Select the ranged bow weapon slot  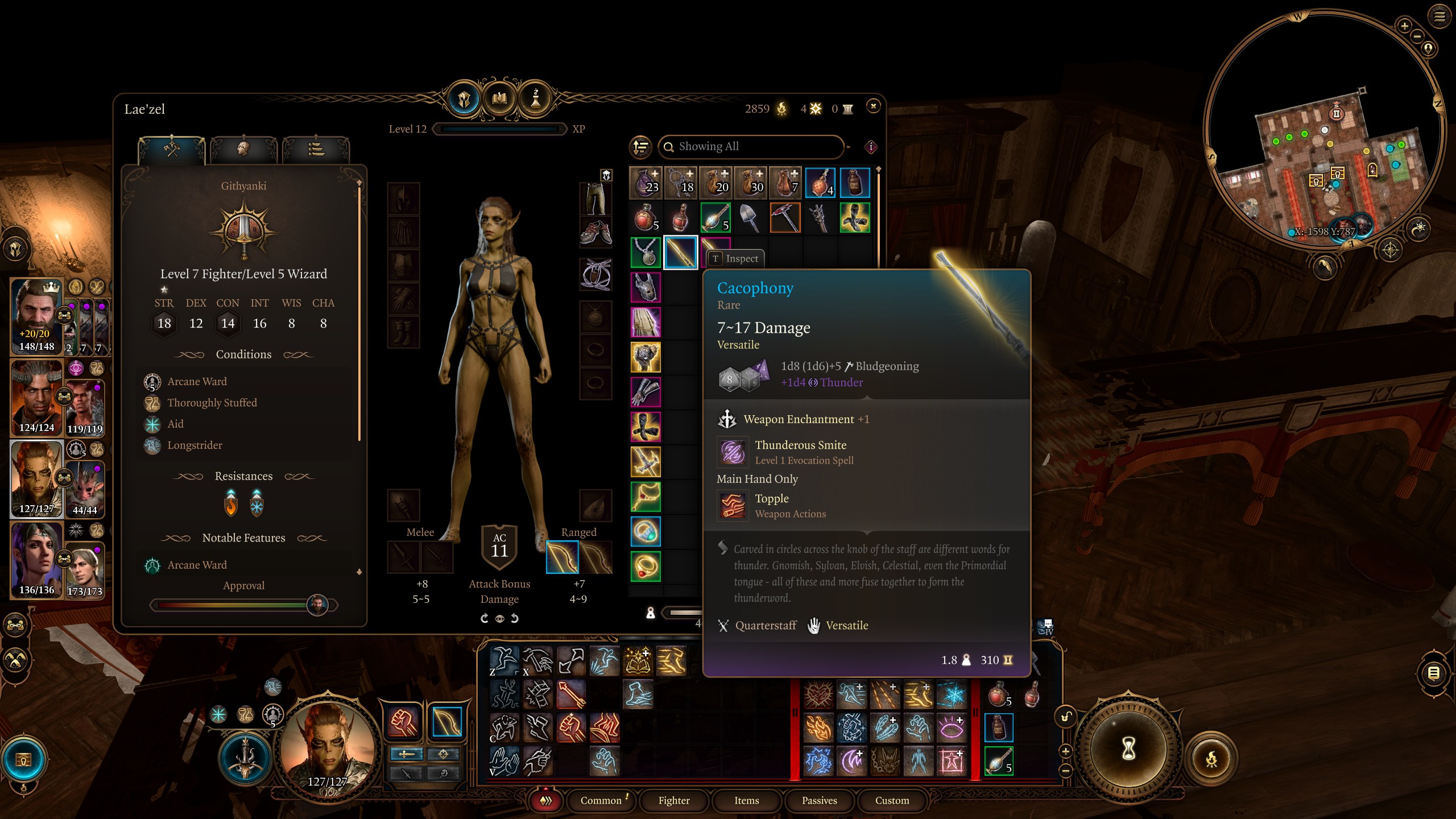[562, 557]
